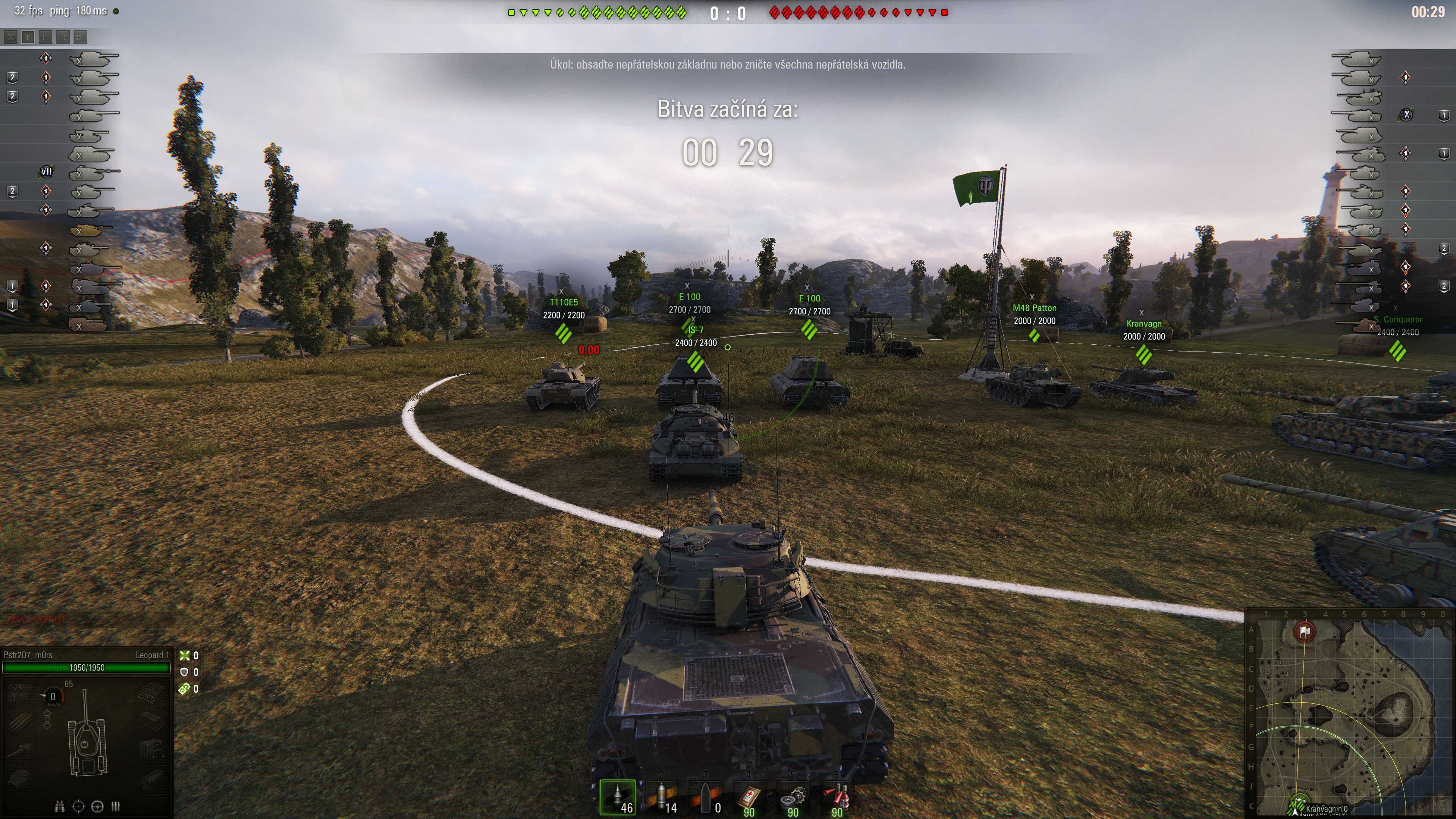Screen dimensions: 1456x819
Task: Hide the team panel with the X button
Action: point(10,37)
